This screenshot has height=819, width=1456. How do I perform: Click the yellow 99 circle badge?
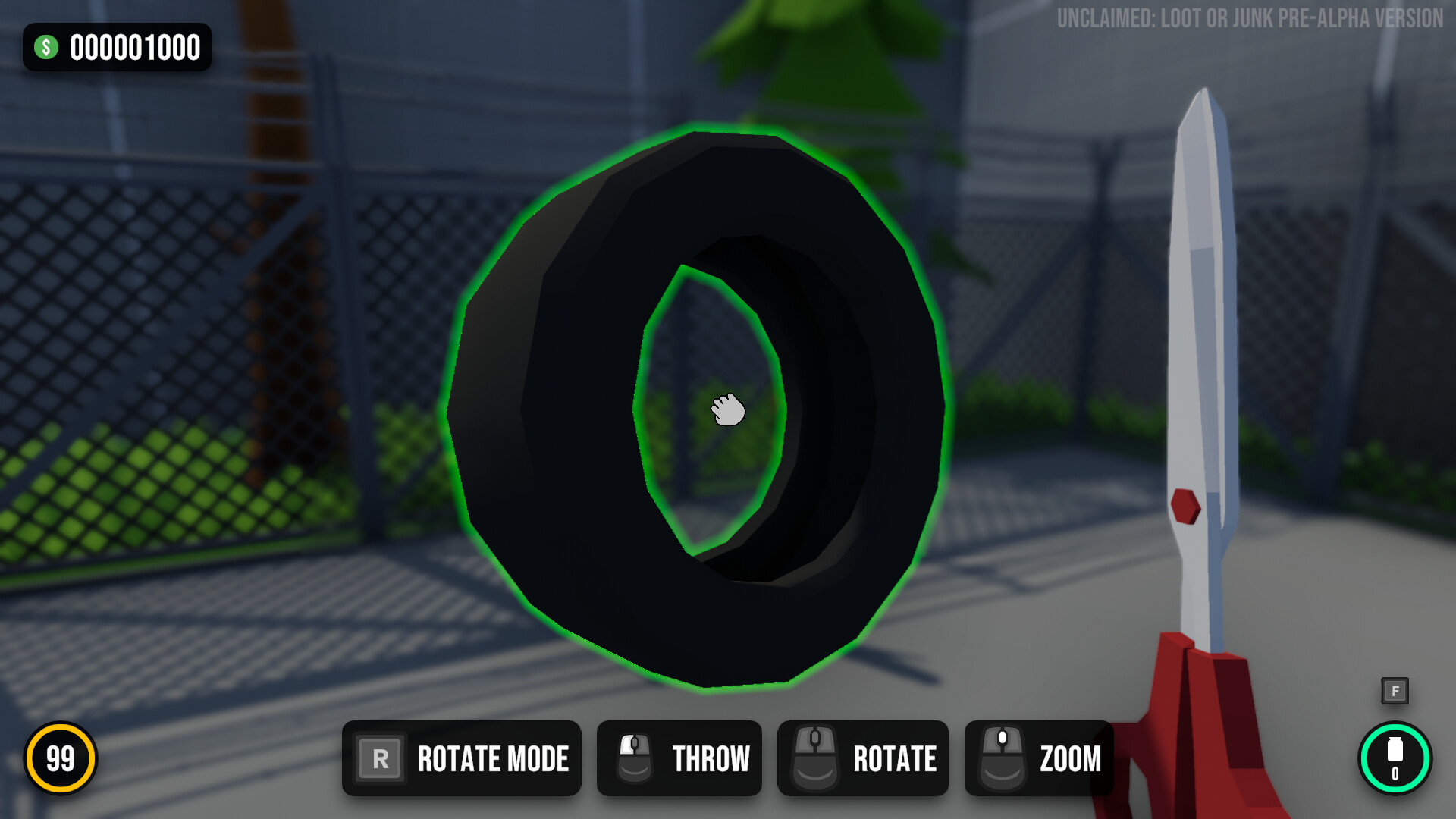(61, 757)
